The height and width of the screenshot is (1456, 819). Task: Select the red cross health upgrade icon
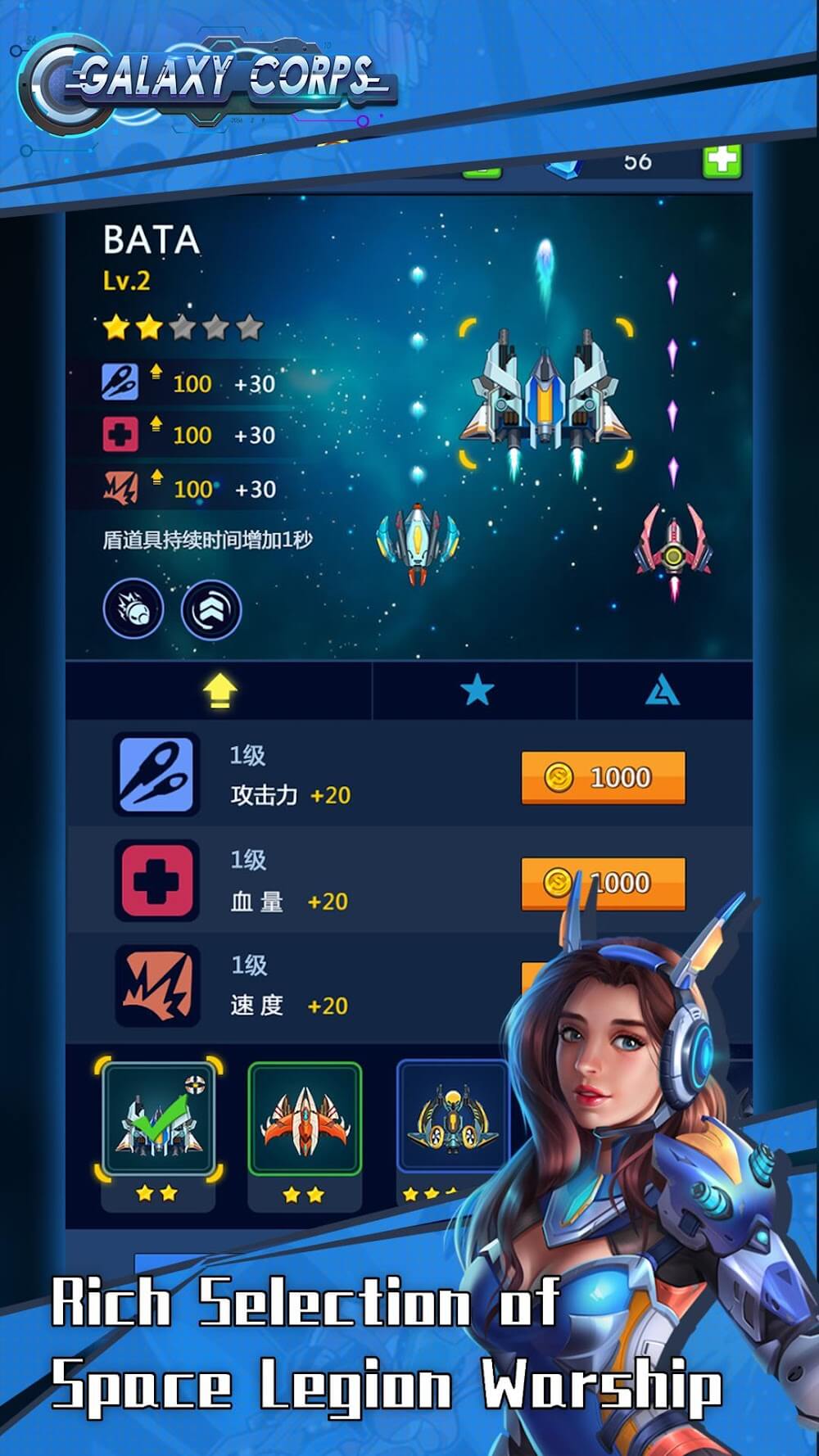(156, 880)
